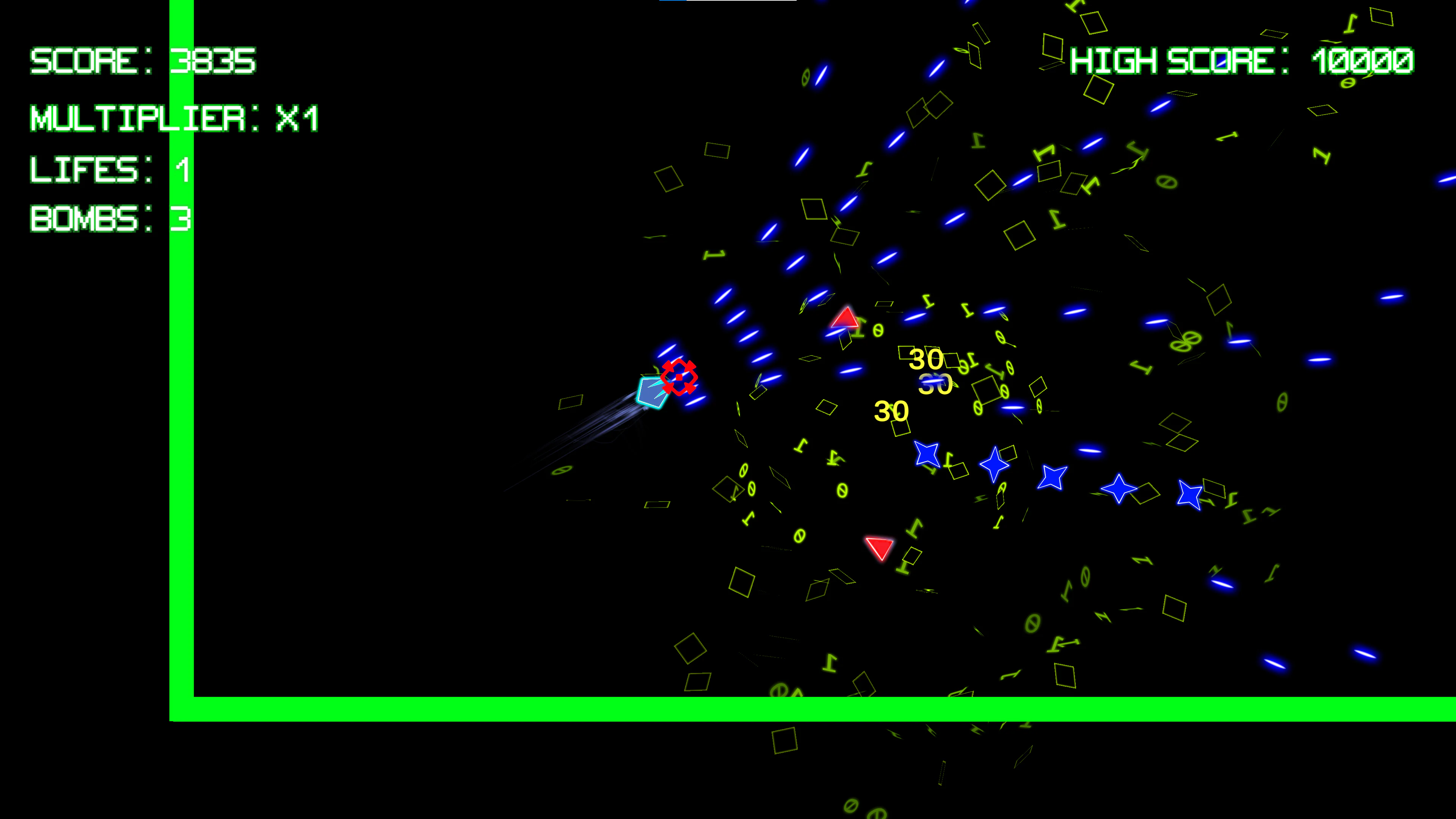1456x819 pixels.
Task: Toggle the MULTIPLIER: X1 indicator
Action: coord(175,119)
